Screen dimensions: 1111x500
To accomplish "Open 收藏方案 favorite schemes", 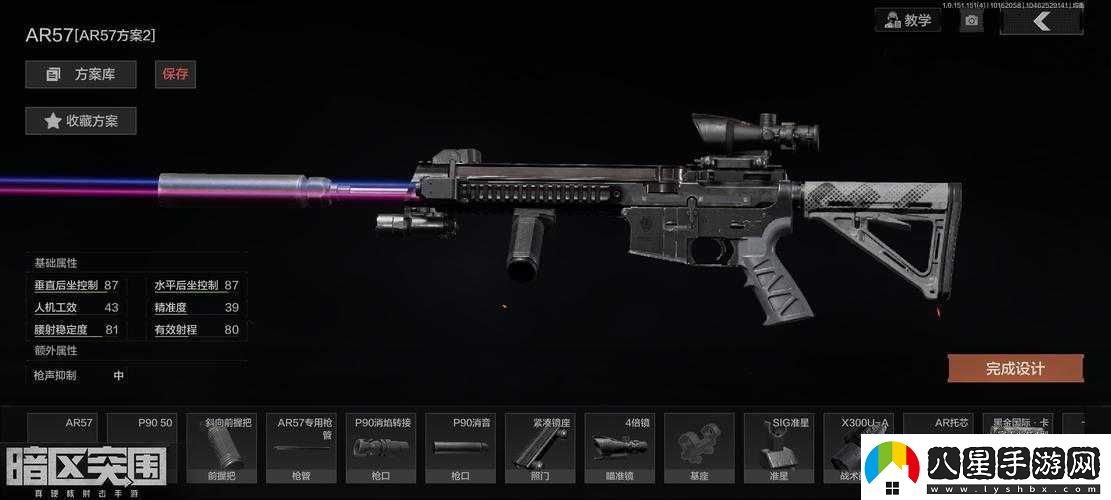I will pos(81,121).
